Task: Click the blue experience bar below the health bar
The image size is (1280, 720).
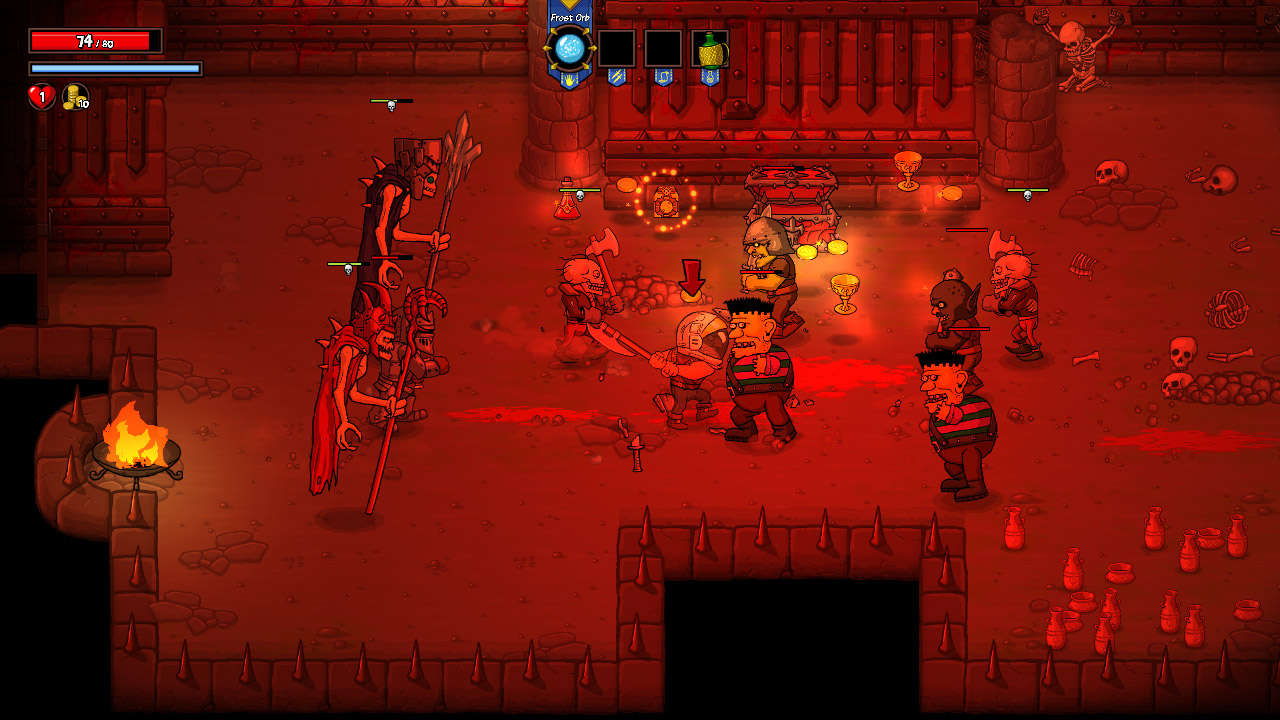Action: pos(115,67)
